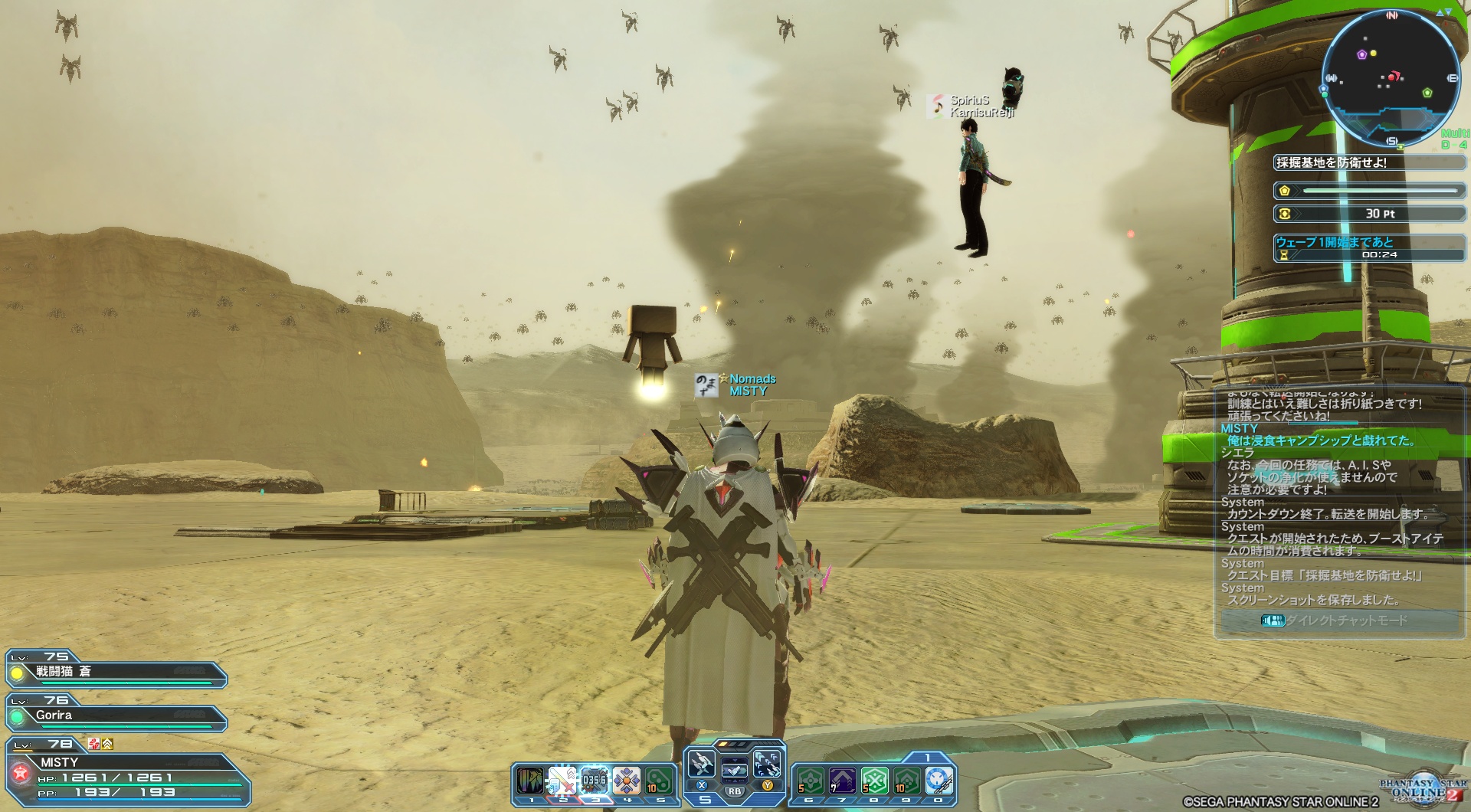
Task: Open the circular minimap
Action: pos(1391,78)
